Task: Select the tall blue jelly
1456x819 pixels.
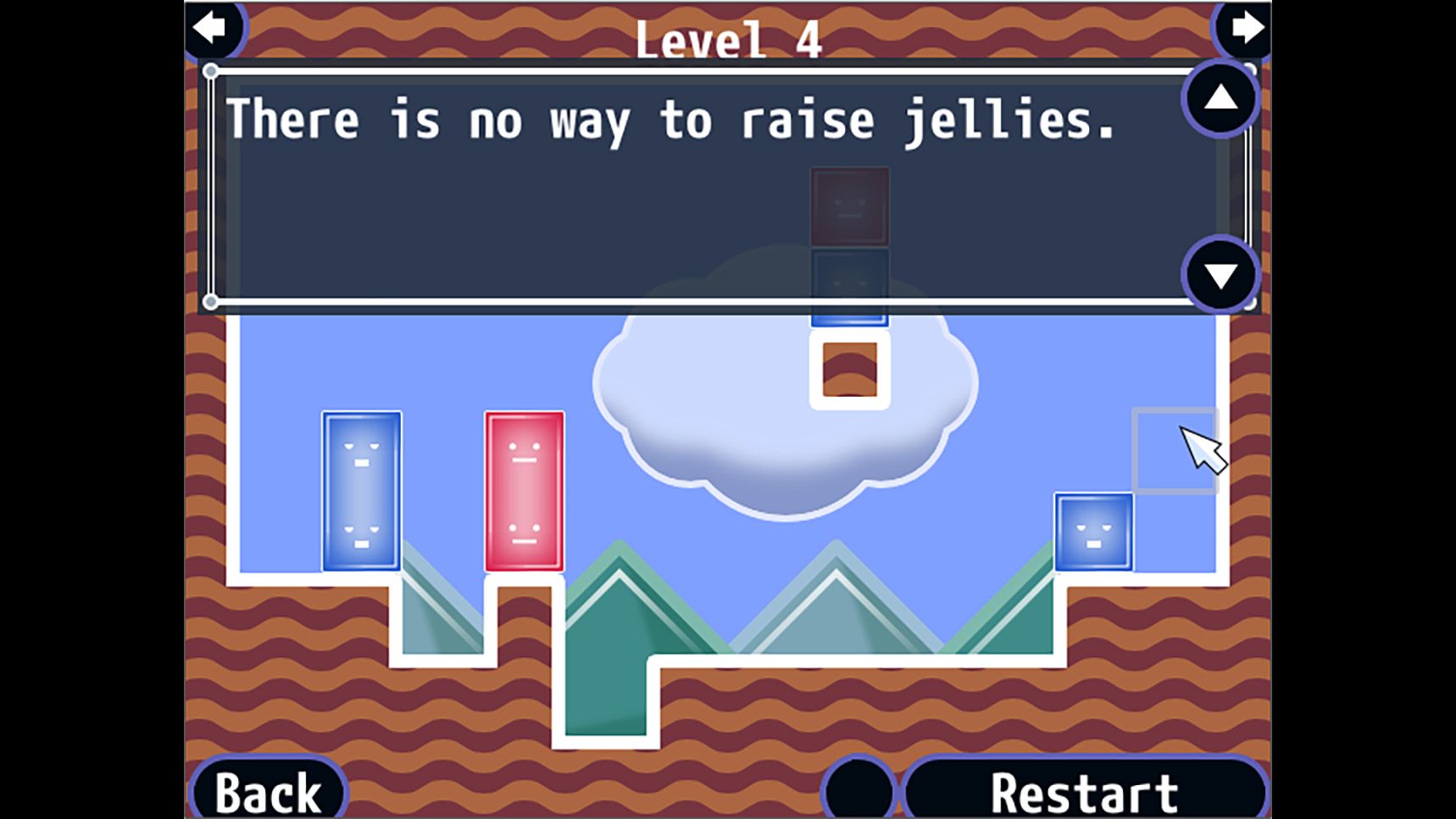Action: tap(362, 492)
